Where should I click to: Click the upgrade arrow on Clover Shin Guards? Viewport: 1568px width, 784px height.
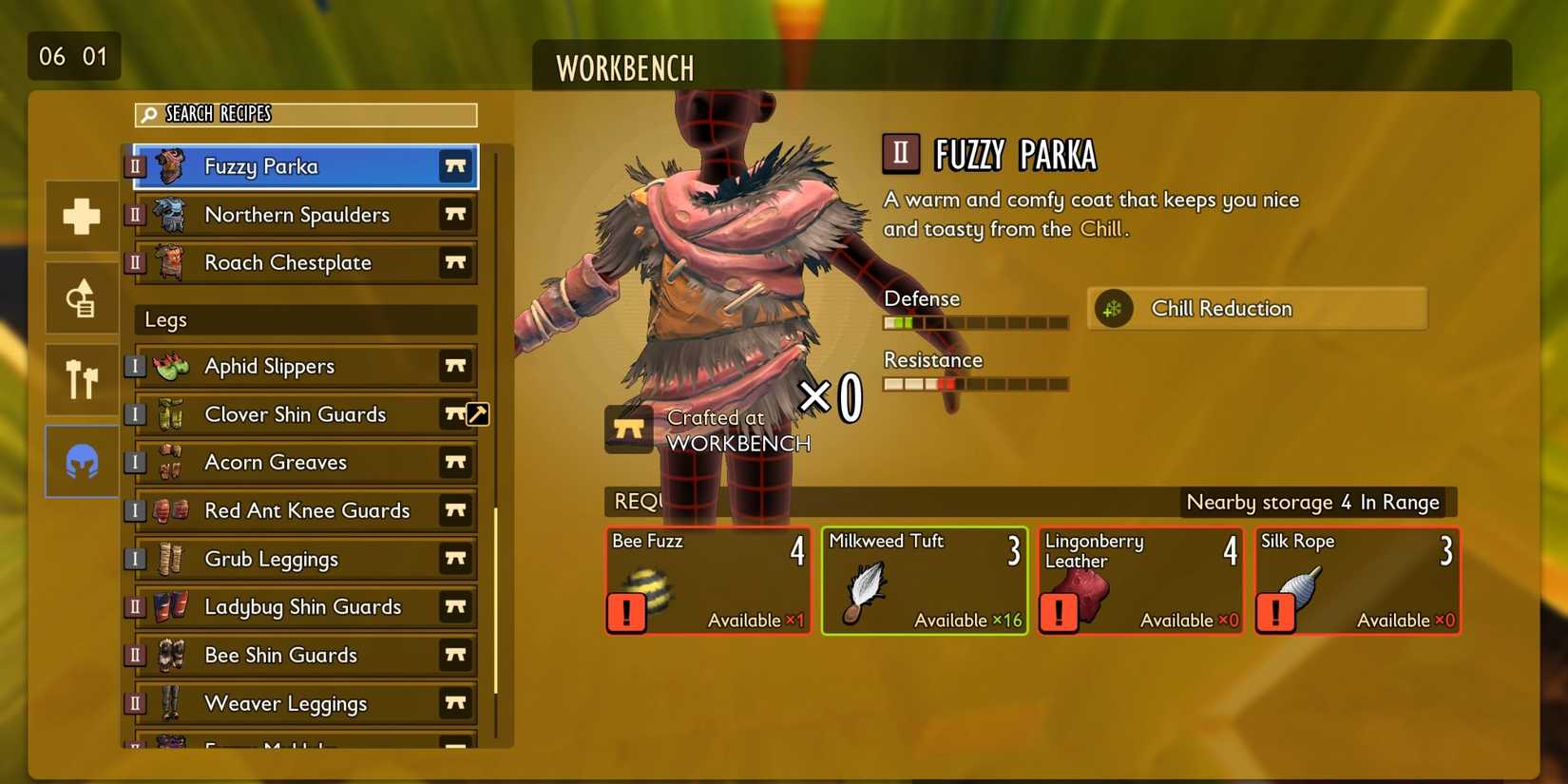pos(479,413)
